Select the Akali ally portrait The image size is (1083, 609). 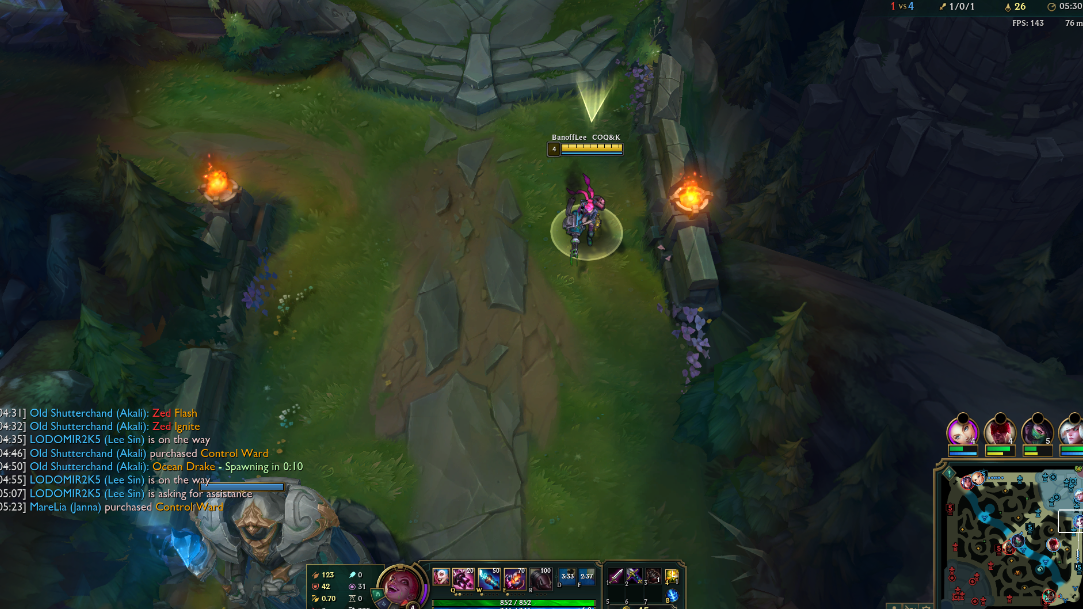(1037, 431)
